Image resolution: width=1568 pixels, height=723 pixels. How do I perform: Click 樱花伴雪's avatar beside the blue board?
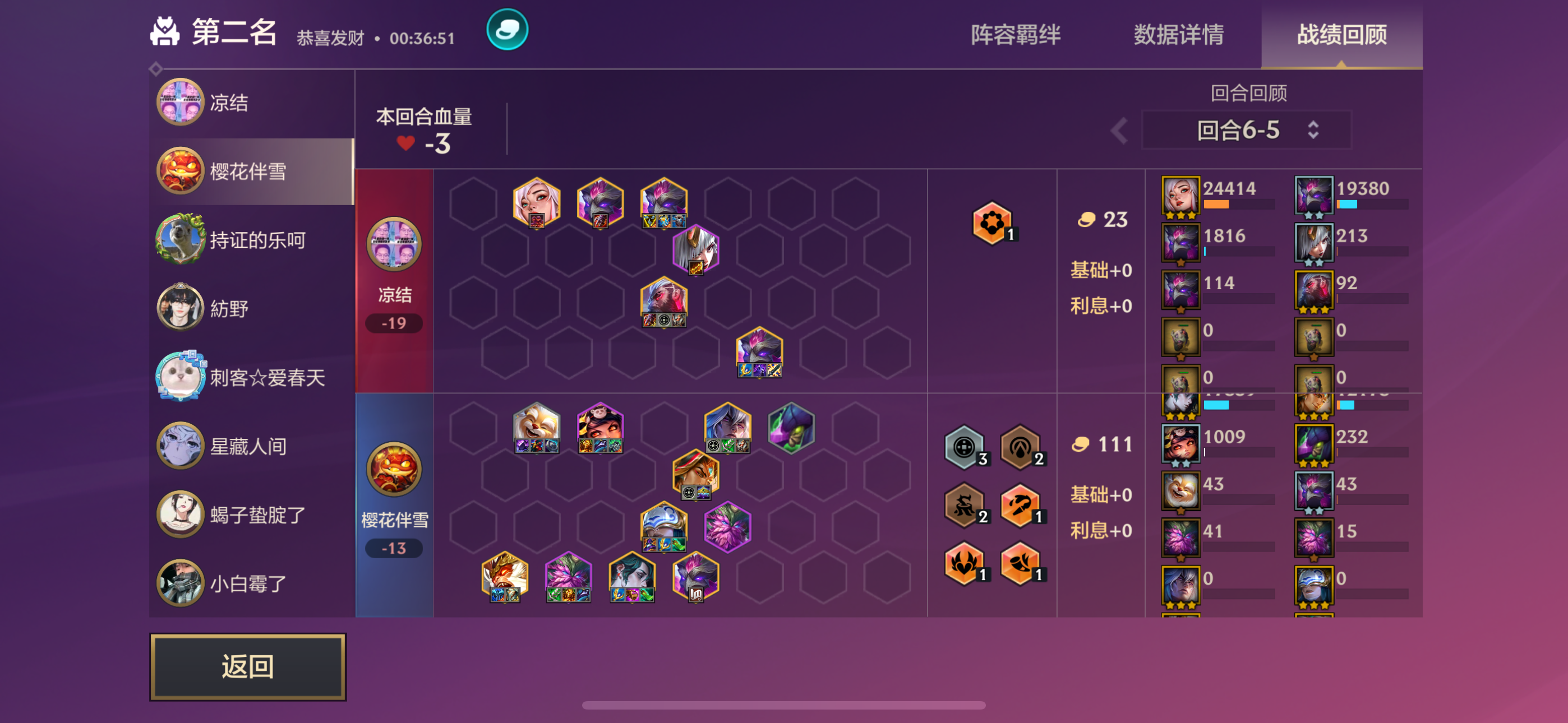(x=394, y=469)
